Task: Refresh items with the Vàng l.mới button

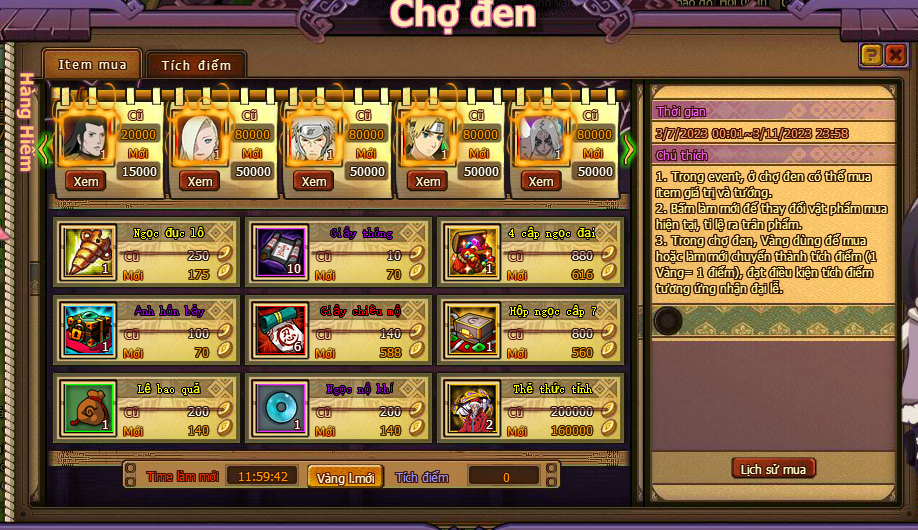Action: coord(345,478)
